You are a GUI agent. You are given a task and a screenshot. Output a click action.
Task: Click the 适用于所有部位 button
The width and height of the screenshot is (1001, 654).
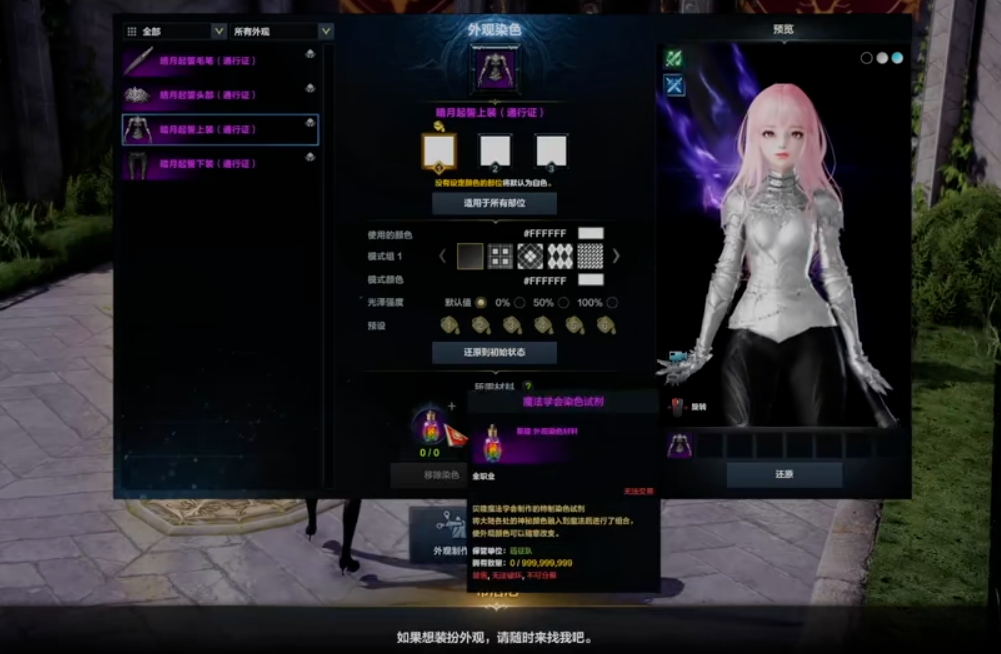point(494,203)
